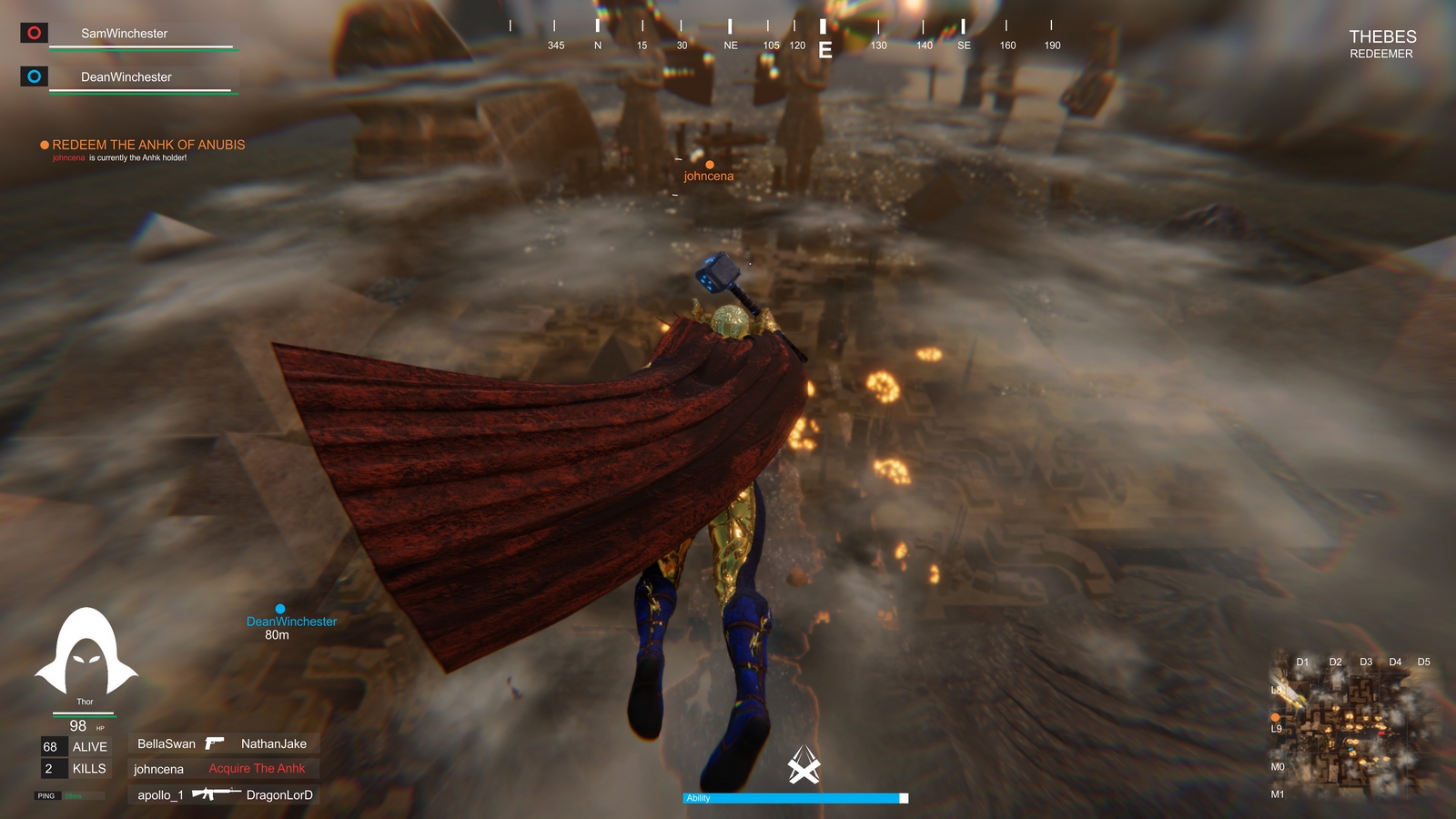Image resolution: width=1456 pixels, height=819 pixels.
Task: Select the pistol icon in the kill feed
Action: click(x=215, y=743)
